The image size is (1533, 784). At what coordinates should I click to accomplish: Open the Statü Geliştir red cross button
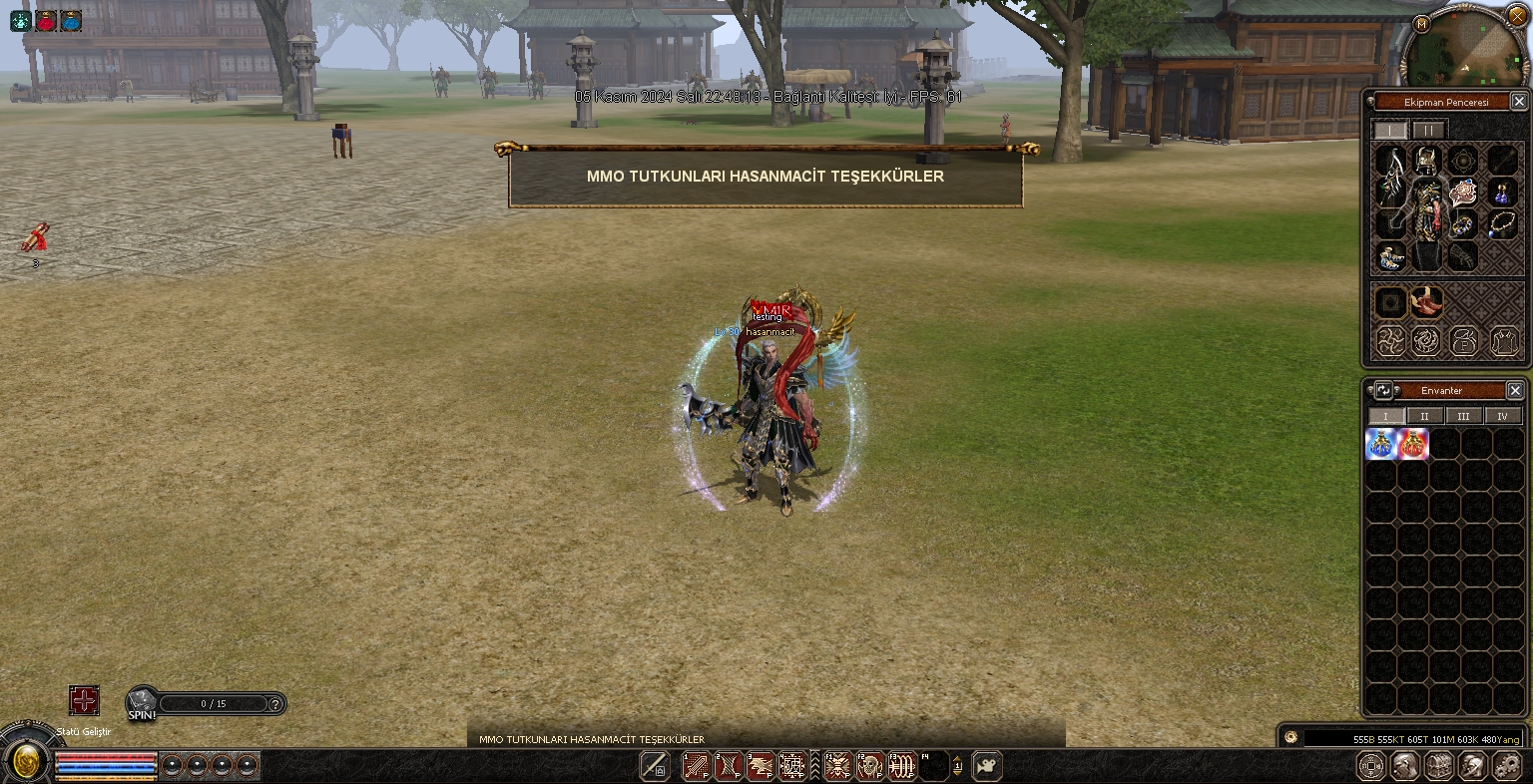pos(84,701)
